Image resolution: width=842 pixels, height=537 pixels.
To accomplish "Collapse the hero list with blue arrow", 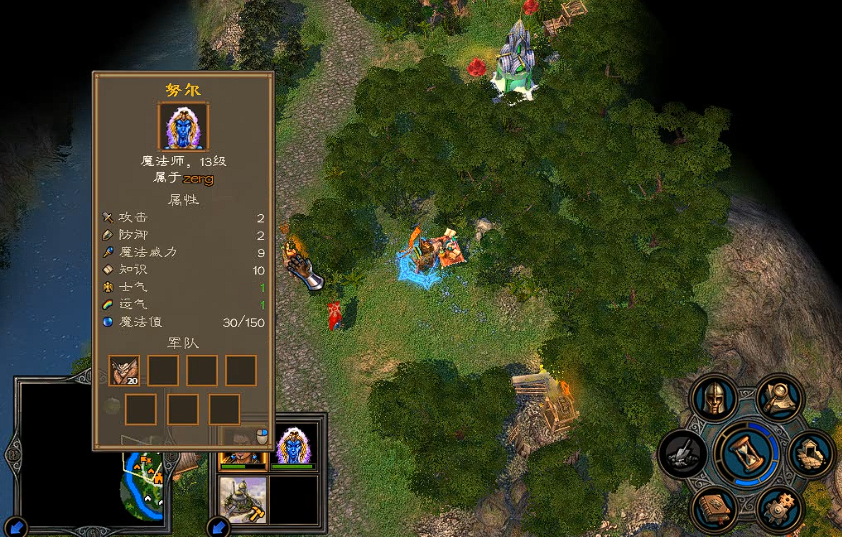I will [219, 526].
